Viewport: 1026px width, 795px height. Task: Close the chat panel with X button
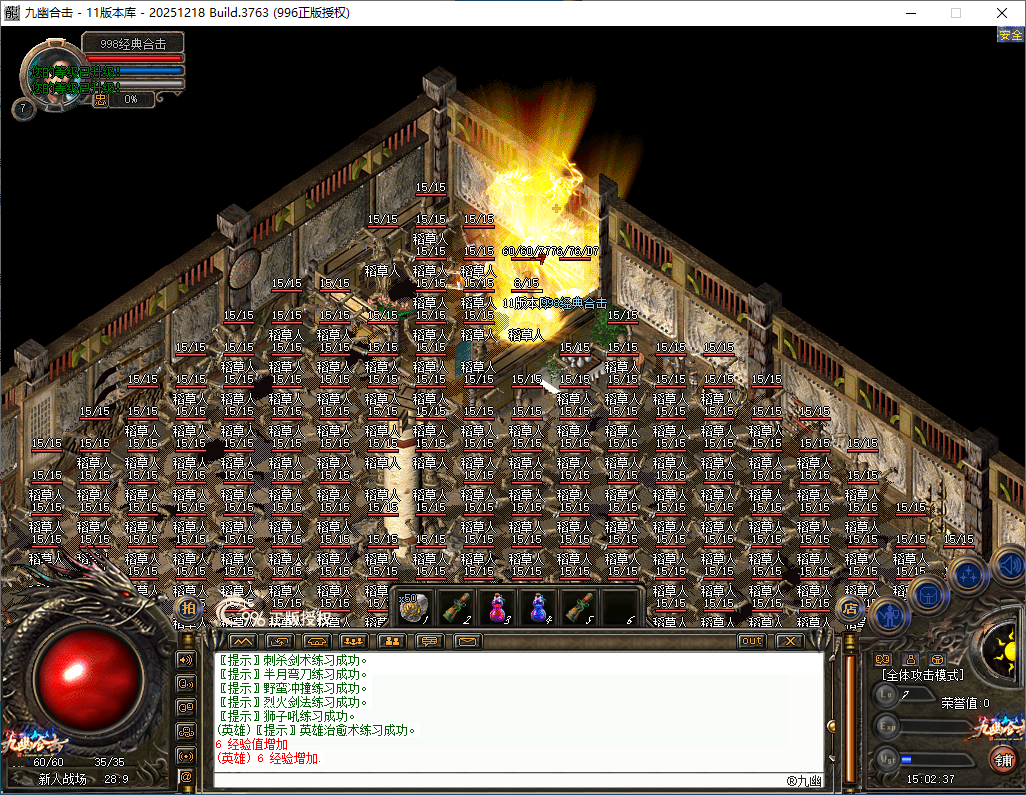tap(790, 641)
